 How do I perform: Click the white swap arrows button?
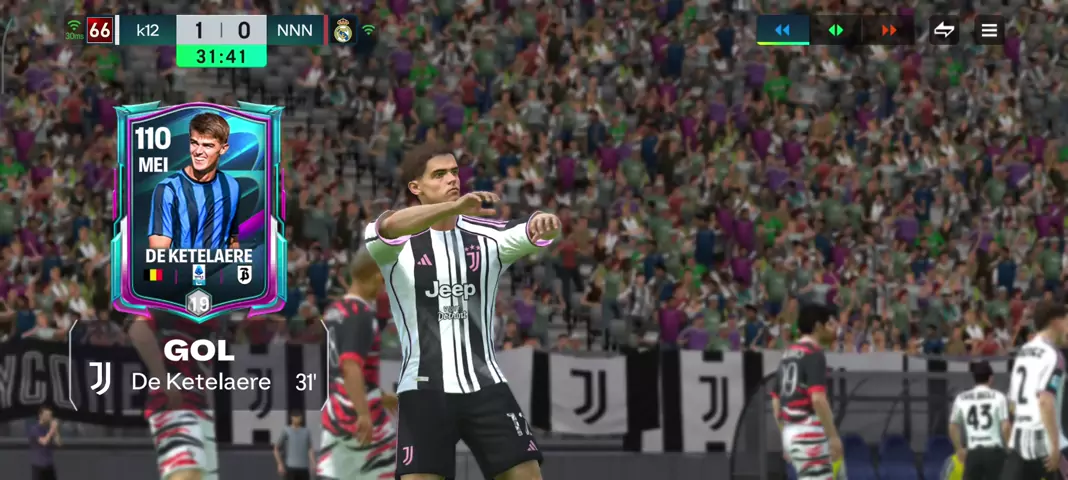coord(944,30)
